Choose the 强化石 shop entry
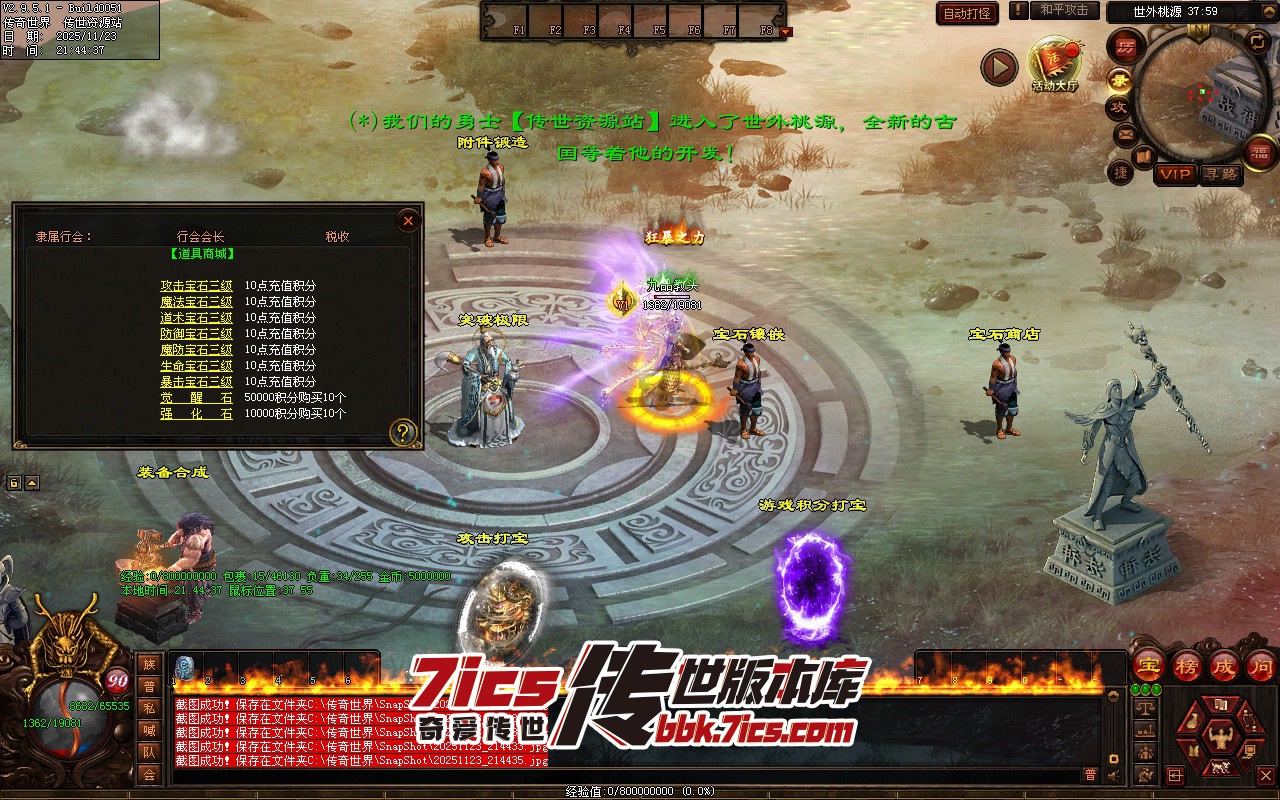Image resolution: width=1280 pixels, height=800 pixels. coord(196,414)
